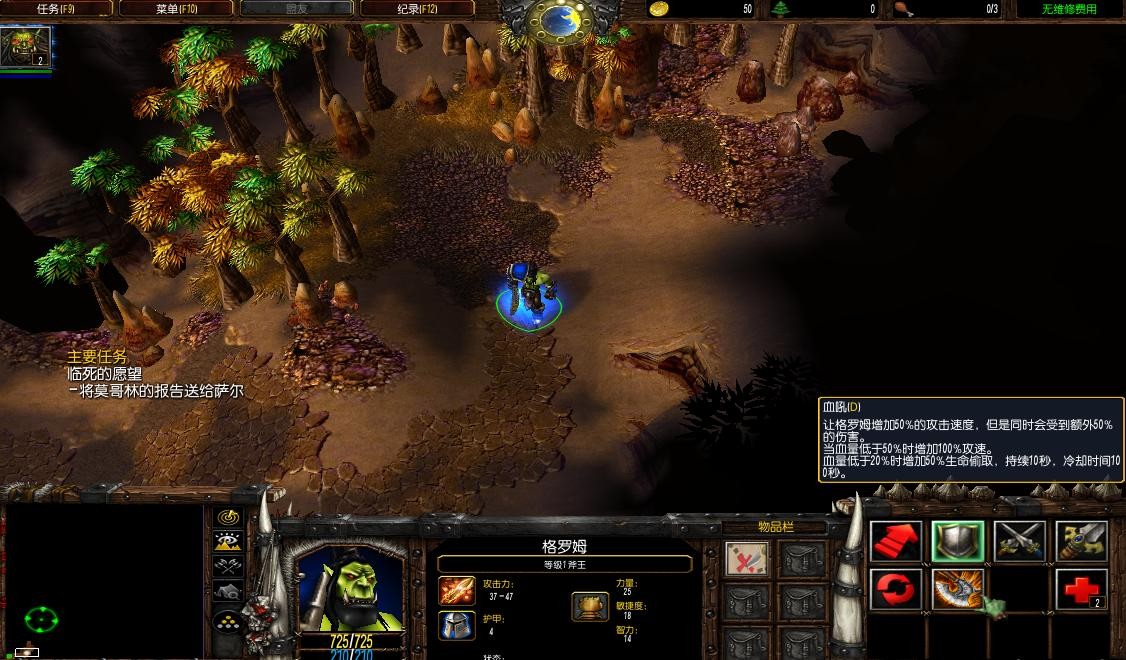The width and height of the screenshot is (1126, 660).
Task: Toggle minimap terrain display (eye icon)
Action: 229,542
